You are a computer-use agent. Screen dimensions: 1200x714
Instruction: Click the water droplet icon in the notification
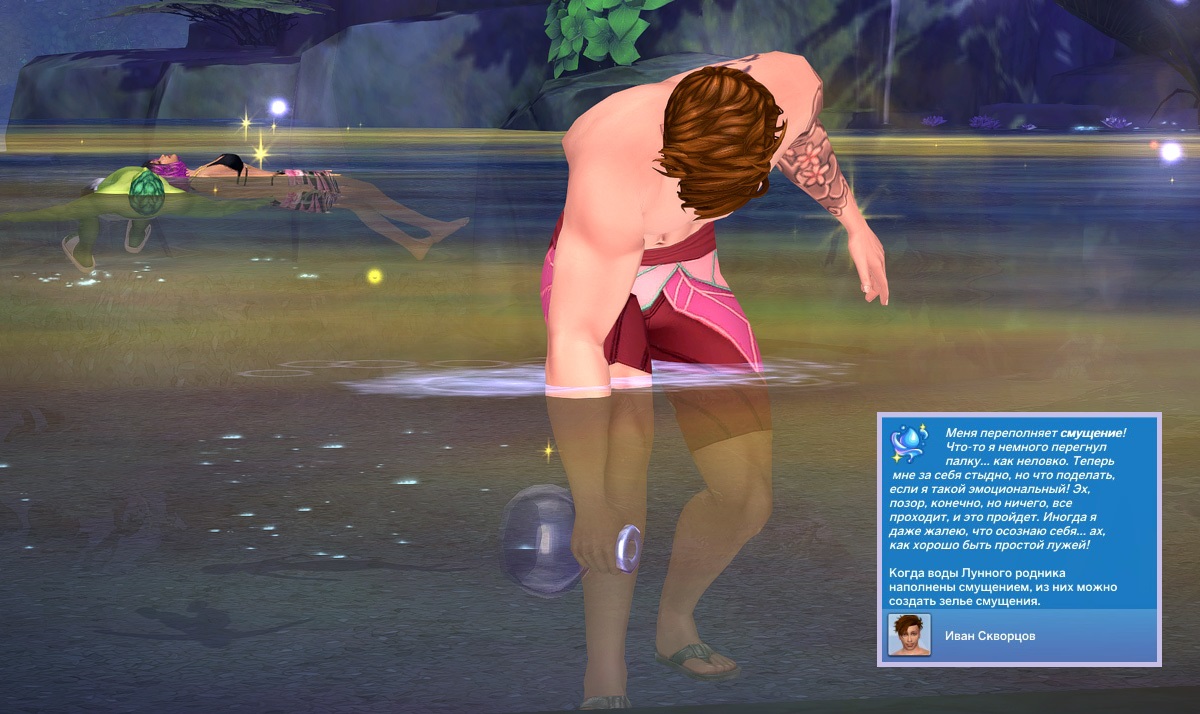pyautogui.click(x=910, y=443)
